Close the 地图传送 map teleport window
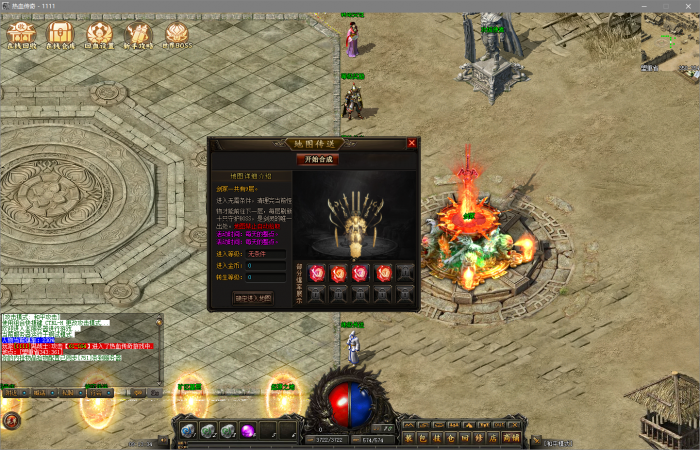The width and height of the screenshot is (700, 450). (412, 143)
